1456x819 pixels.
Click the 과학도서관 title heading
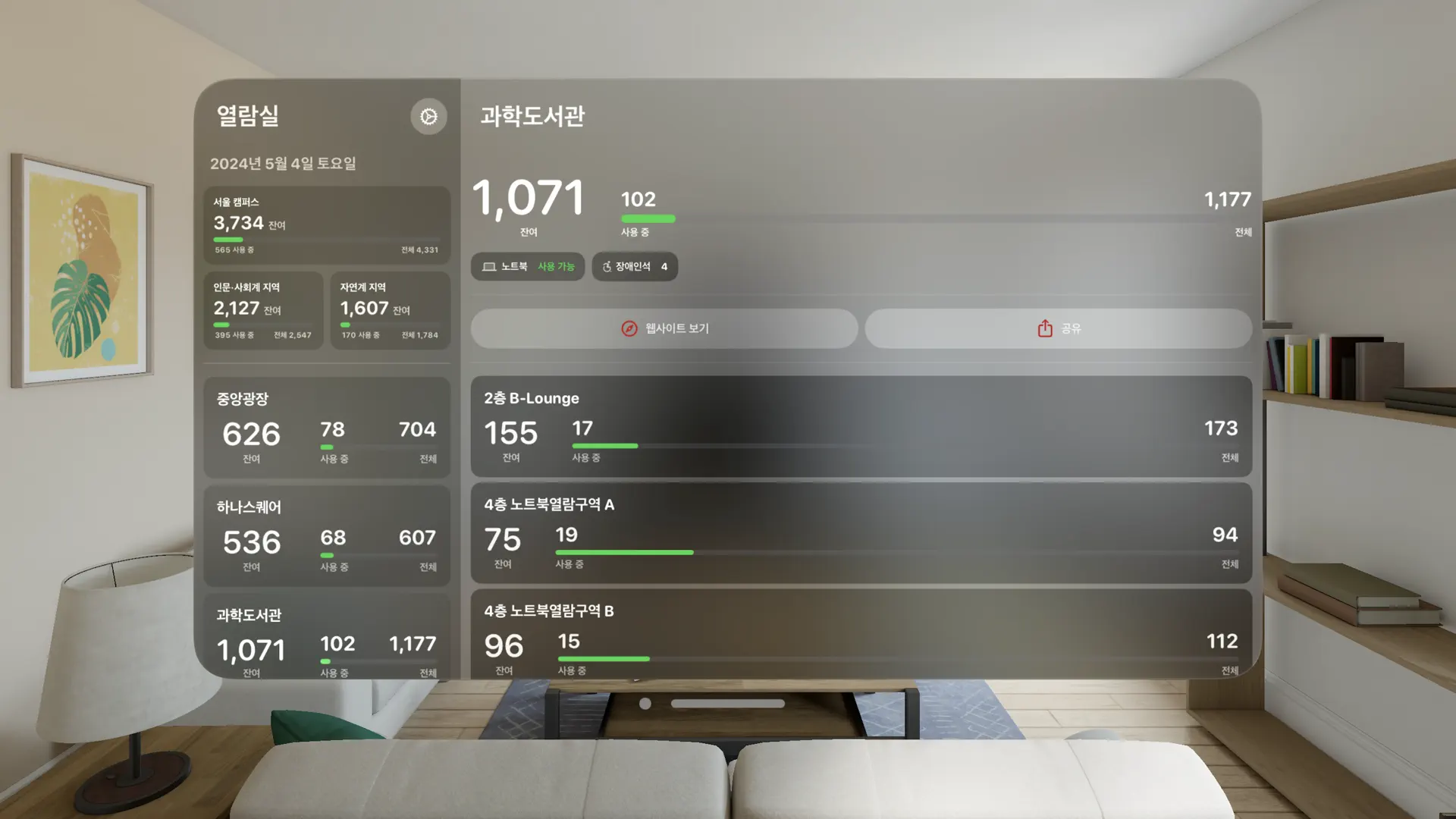(x=533, y=116)
